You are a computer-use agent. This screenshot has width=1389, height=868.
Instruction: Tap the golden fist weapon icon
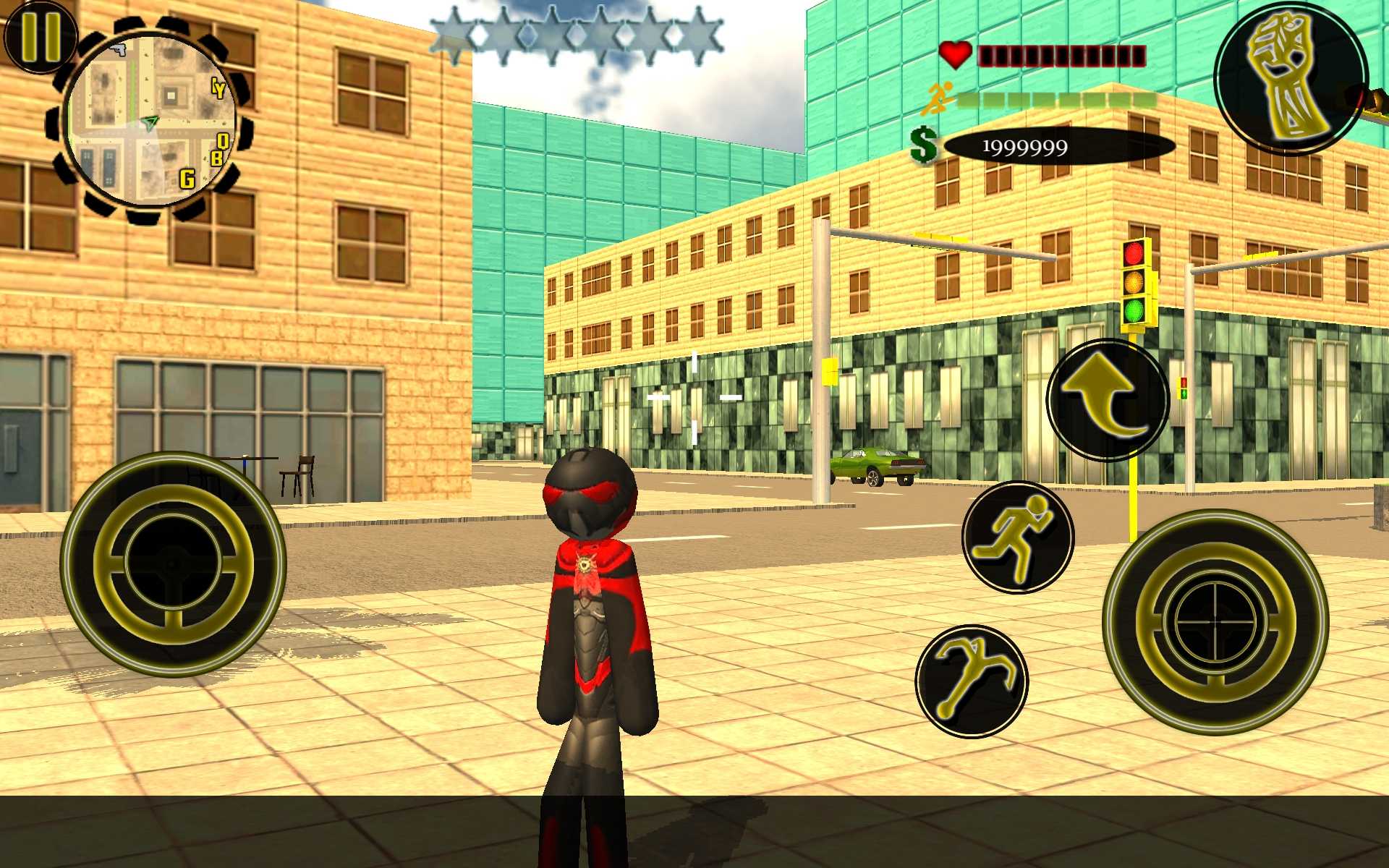click(x=1291, y=78)
